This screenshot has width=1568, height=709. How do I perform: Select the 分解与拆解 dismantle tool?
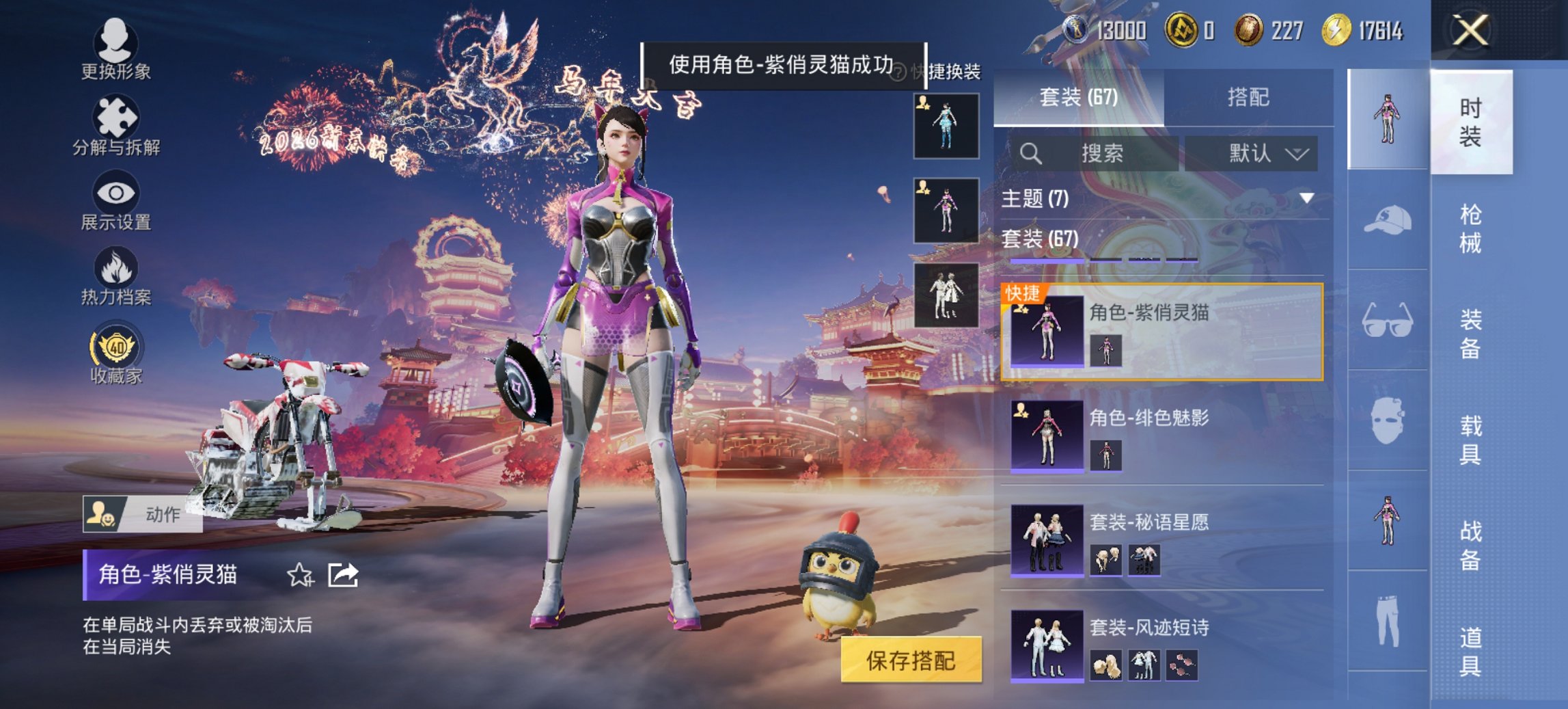(x=116, y=126)
